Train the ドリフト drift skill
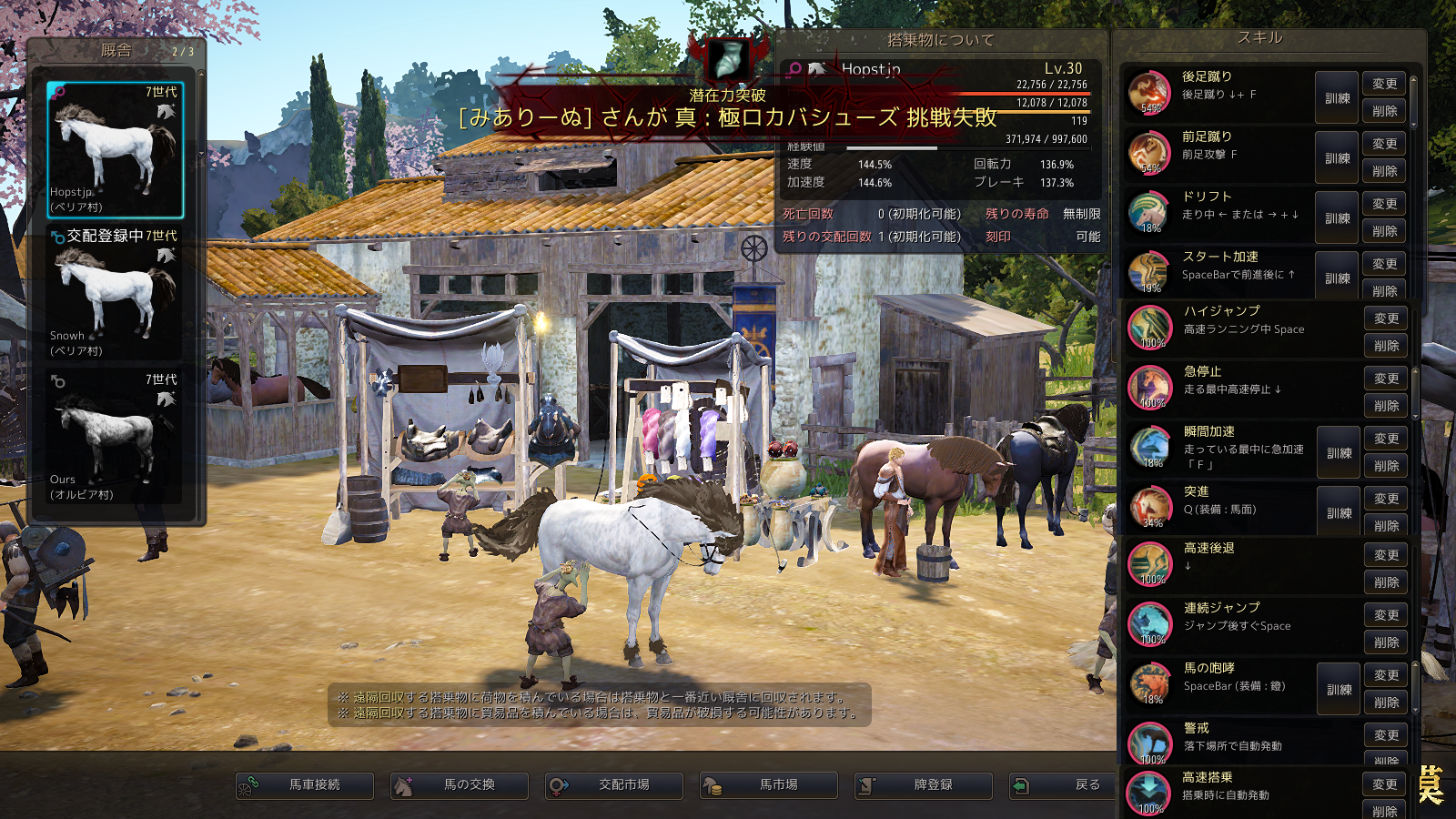 pyautogui.click(x=1337, y=217)
